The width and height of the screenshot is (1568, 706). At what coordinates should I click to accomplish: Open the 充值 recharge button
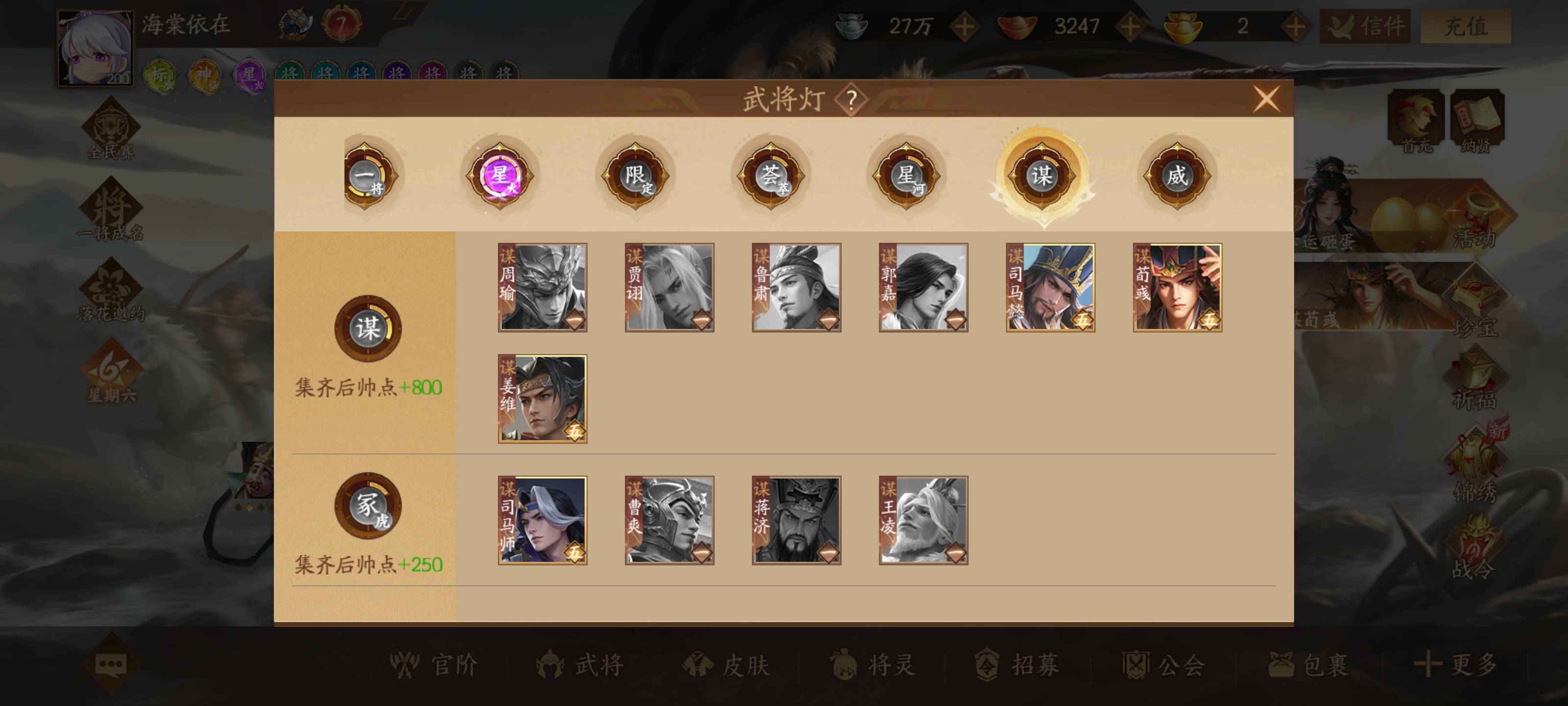(x=1465, y=26)
